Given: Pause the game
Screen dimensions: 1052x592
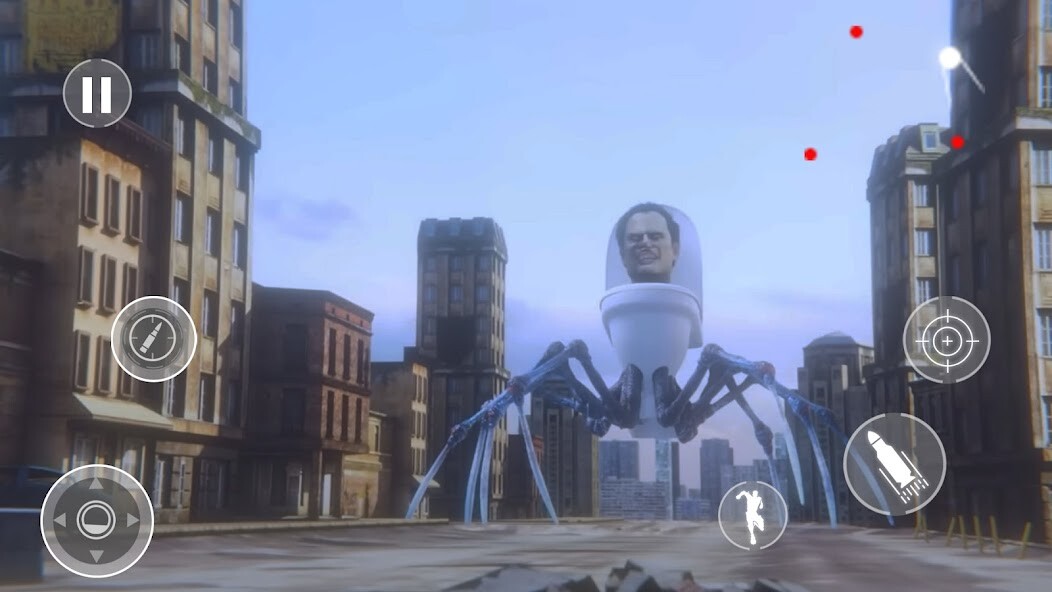Looking at the screenshot, I should tap(97, 93).
